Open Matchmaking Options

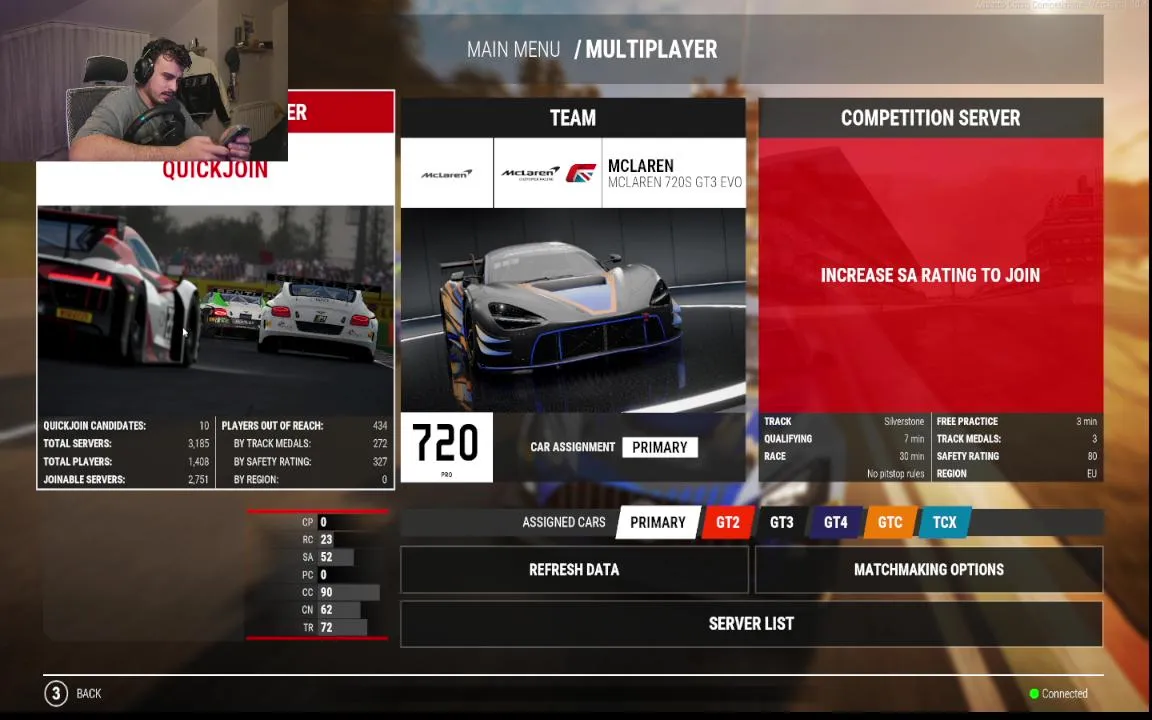coord(928,570)
